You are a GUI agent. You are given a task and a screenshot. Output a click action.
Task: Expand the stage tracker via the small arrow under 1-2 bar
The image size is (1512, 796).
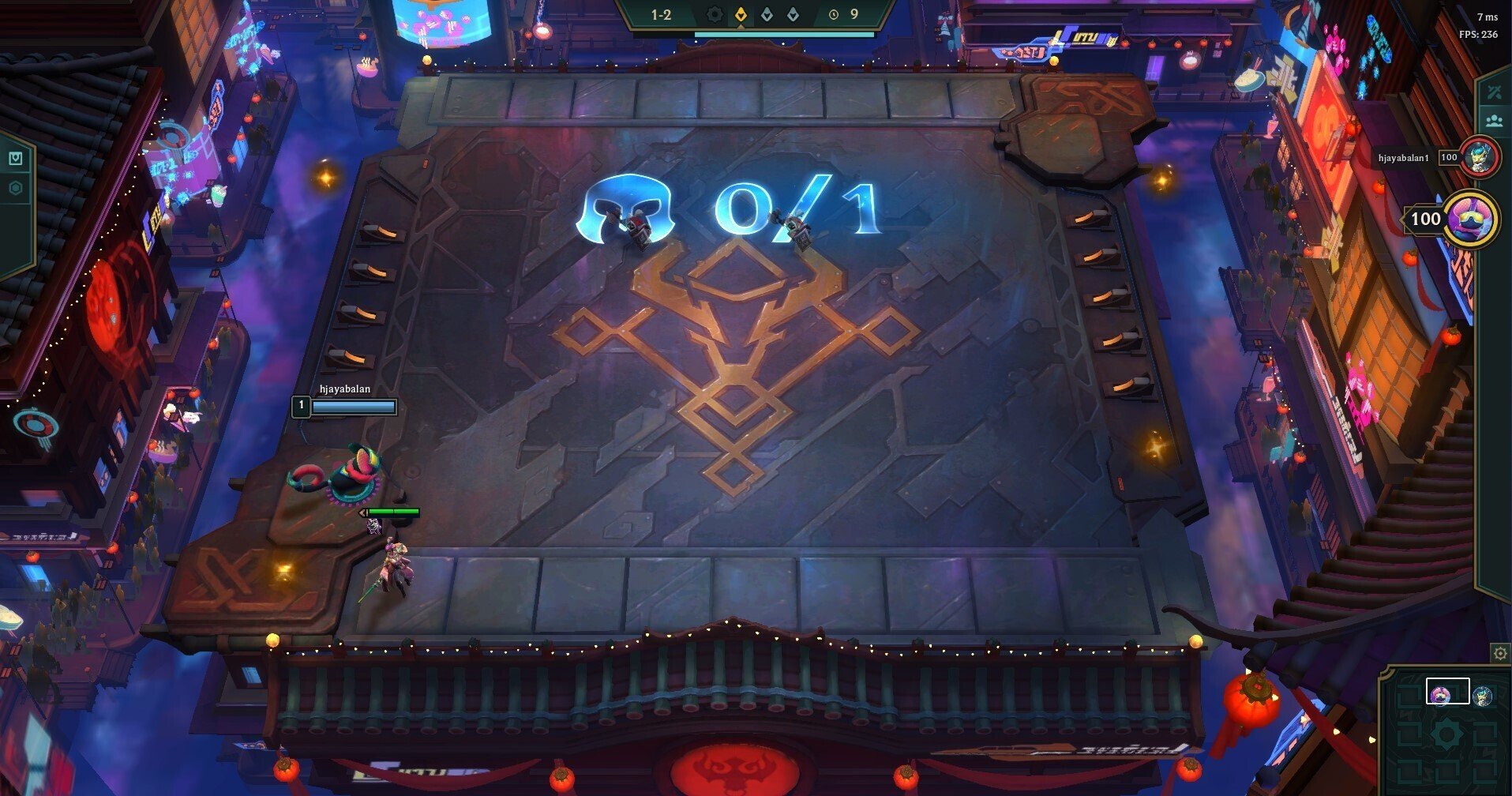(x=741, y=27)
